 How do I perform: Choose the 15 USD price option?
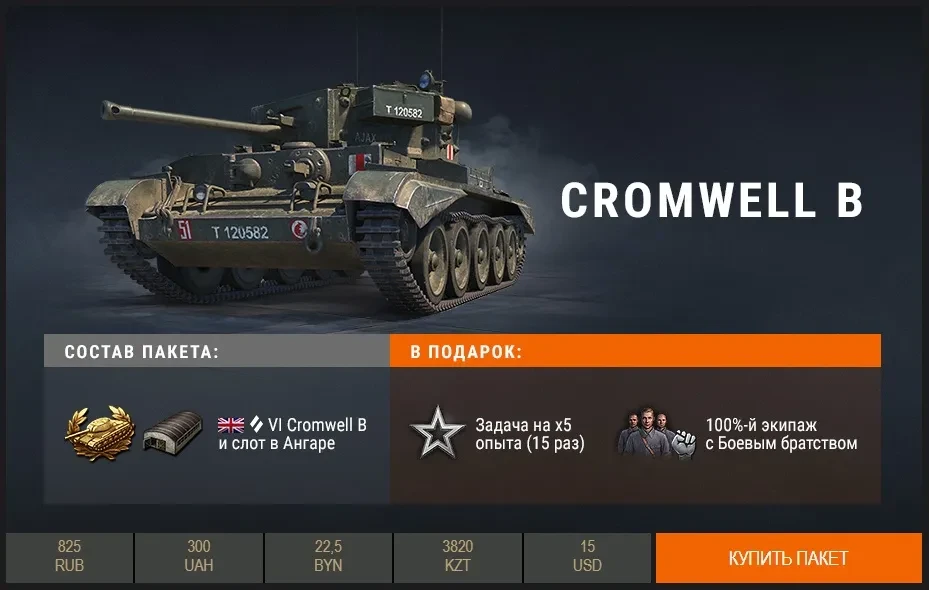[588, 557]
